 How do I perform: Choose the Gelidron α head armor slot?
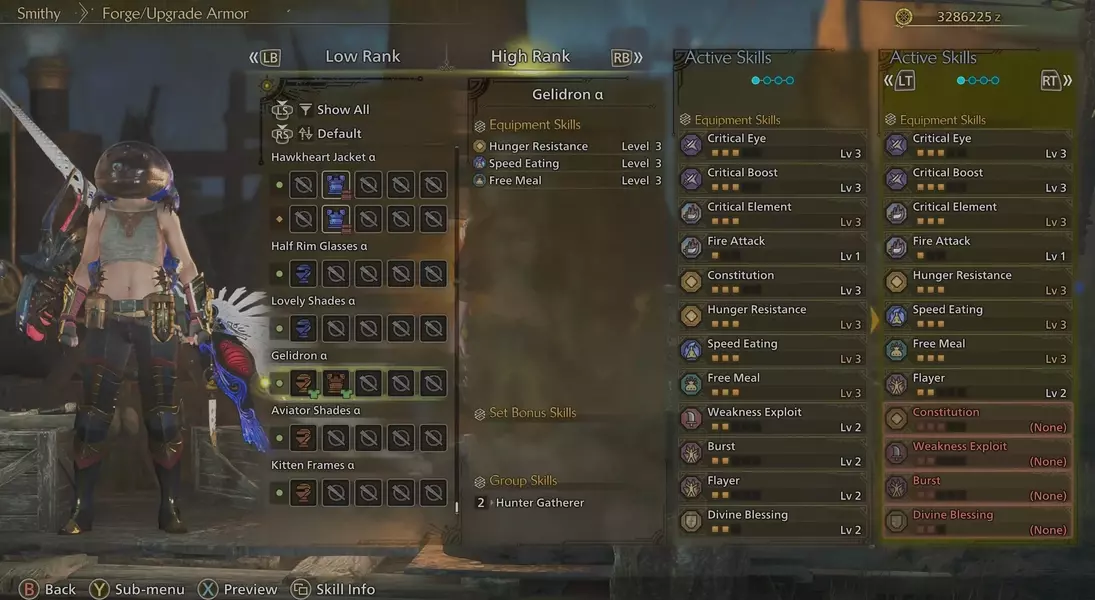[x=304, y=383]
